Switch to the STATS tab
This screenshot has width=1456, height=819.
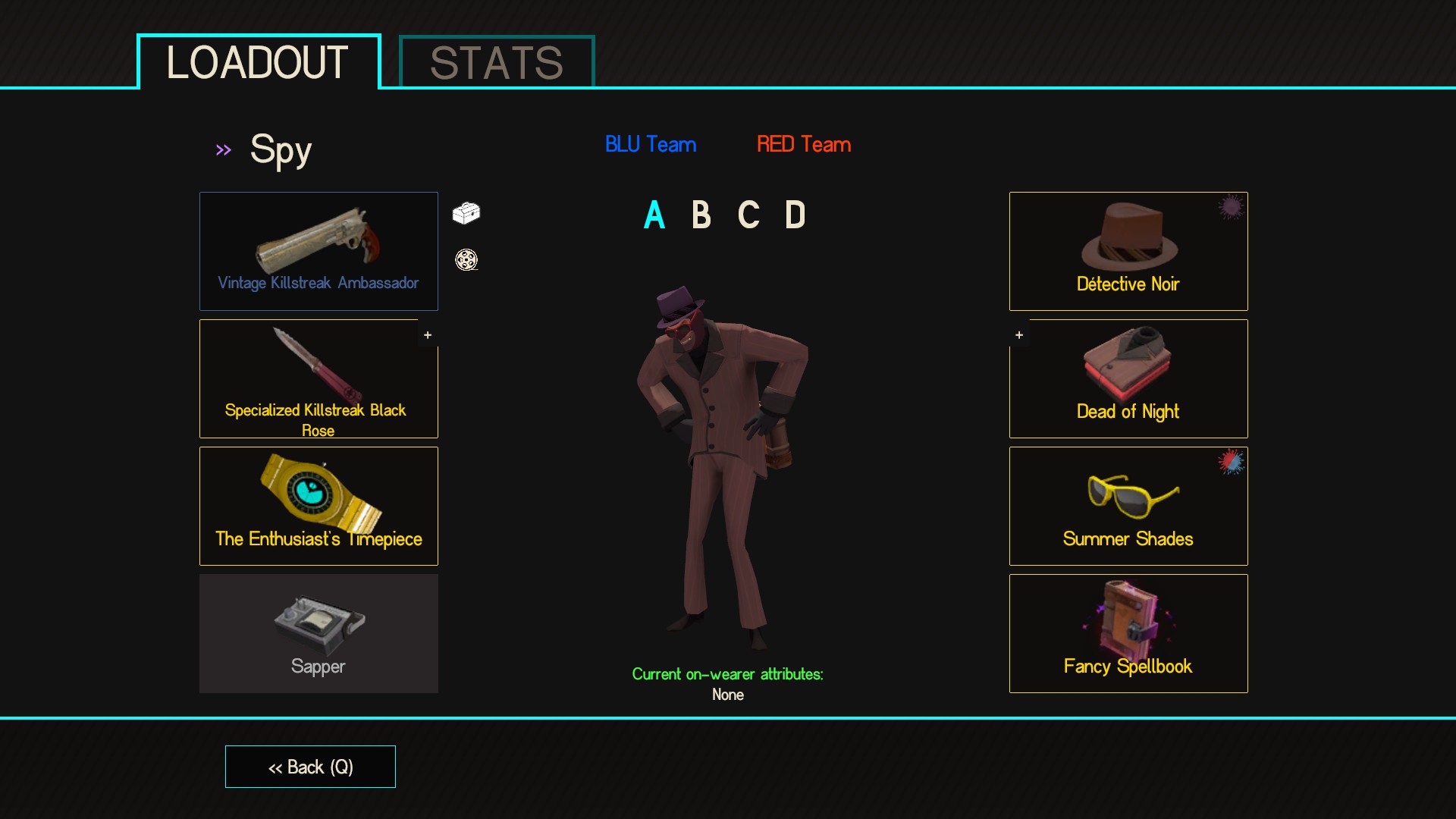pyautogui.click(x=497, y=62)
